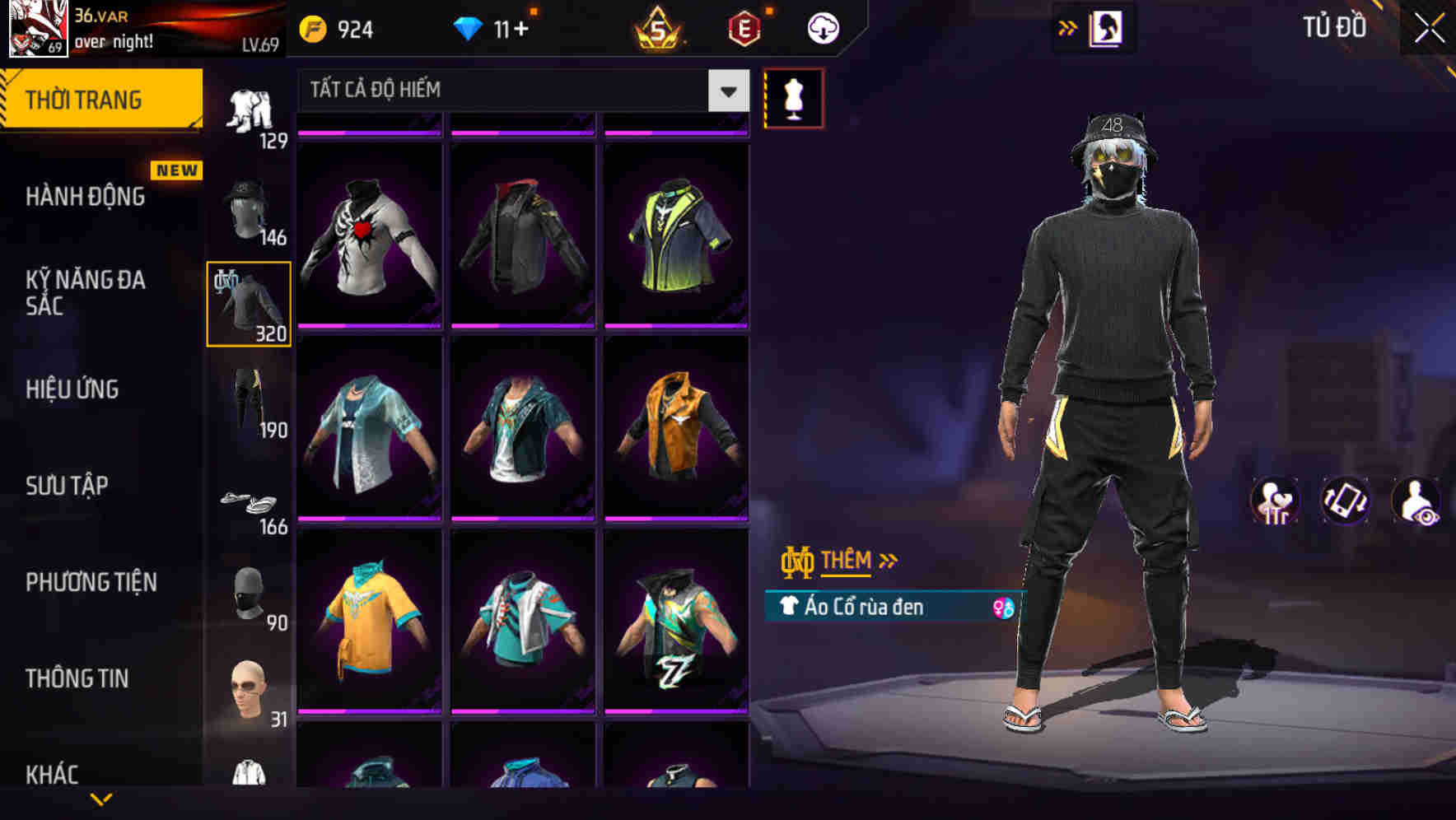
Task: Collapse the sidebar using the bottom chevron
Action: click(101, 800)
